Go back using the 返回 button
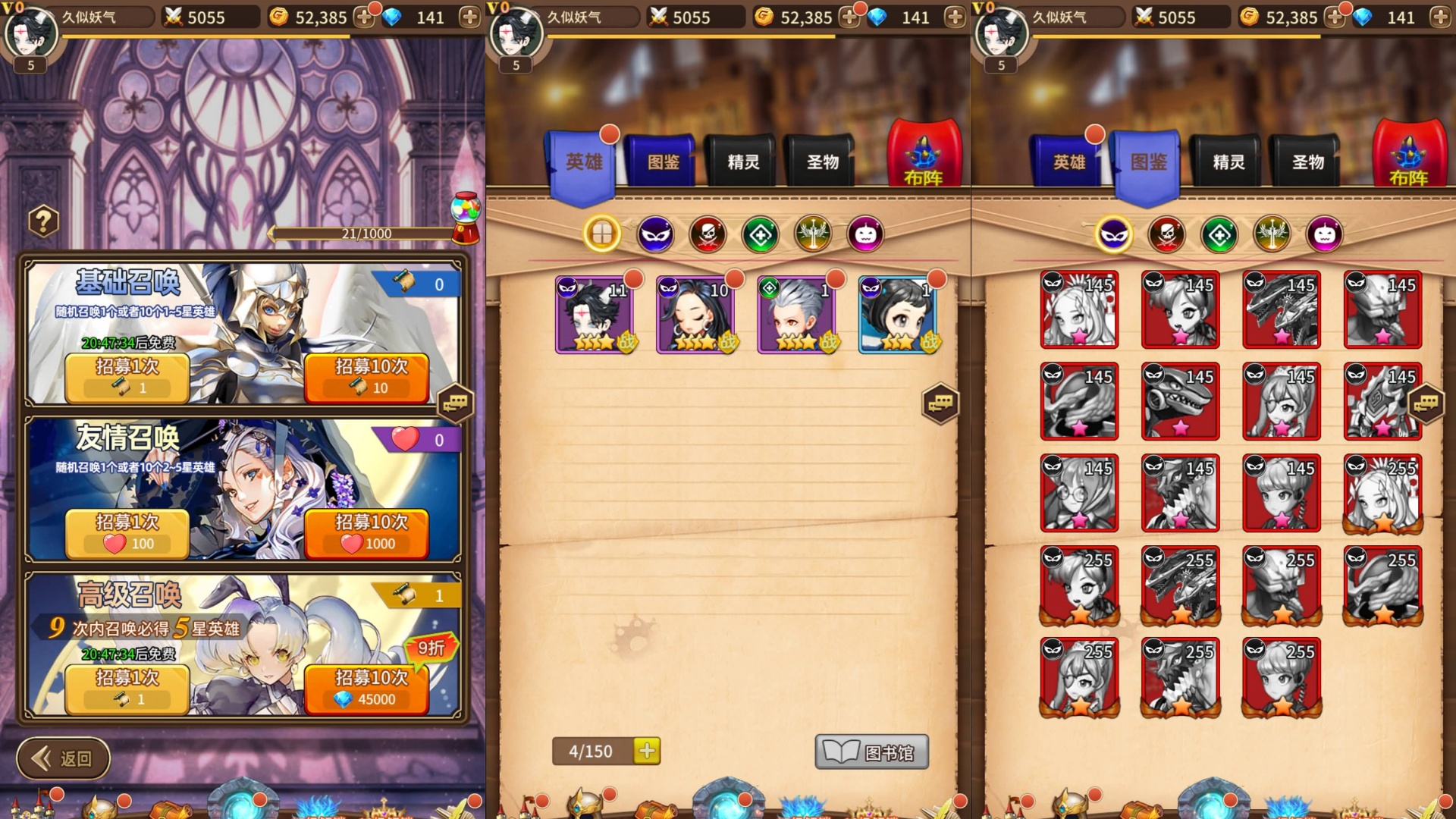Screen dimensions: 1456x819 click(64, 758)
